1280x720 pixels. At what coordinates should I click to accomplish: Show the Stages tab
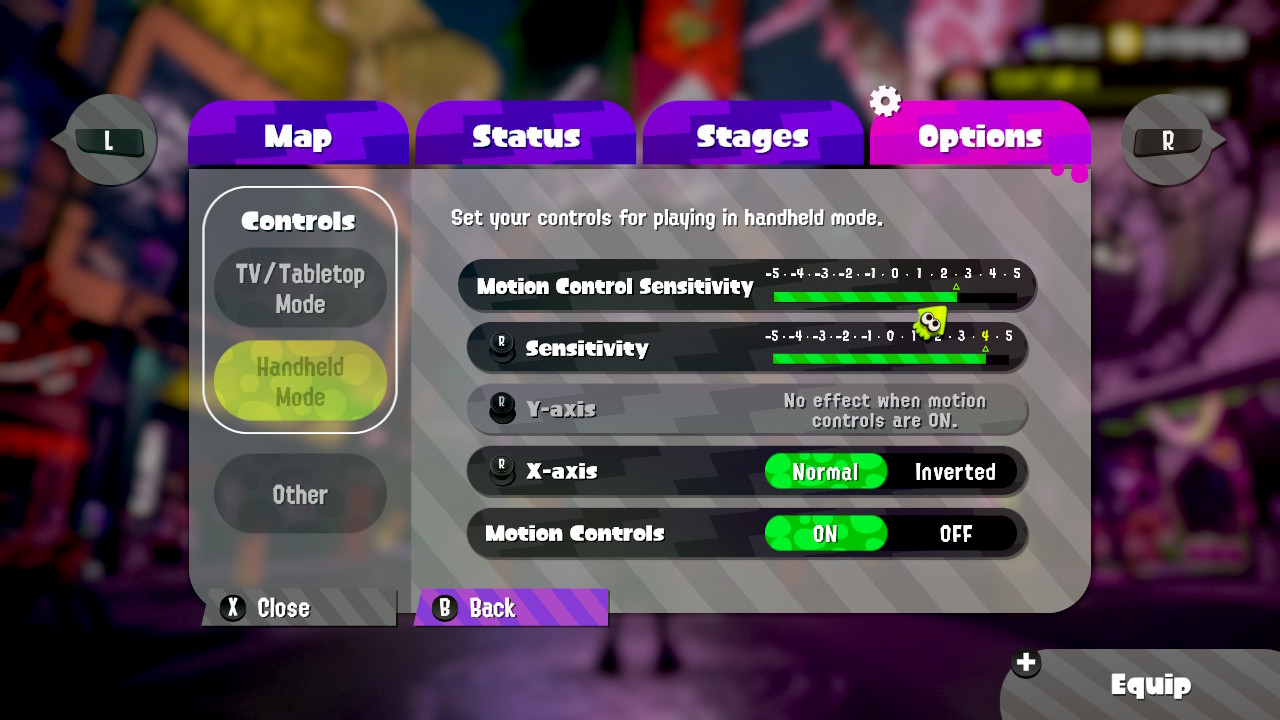[752, 136]
